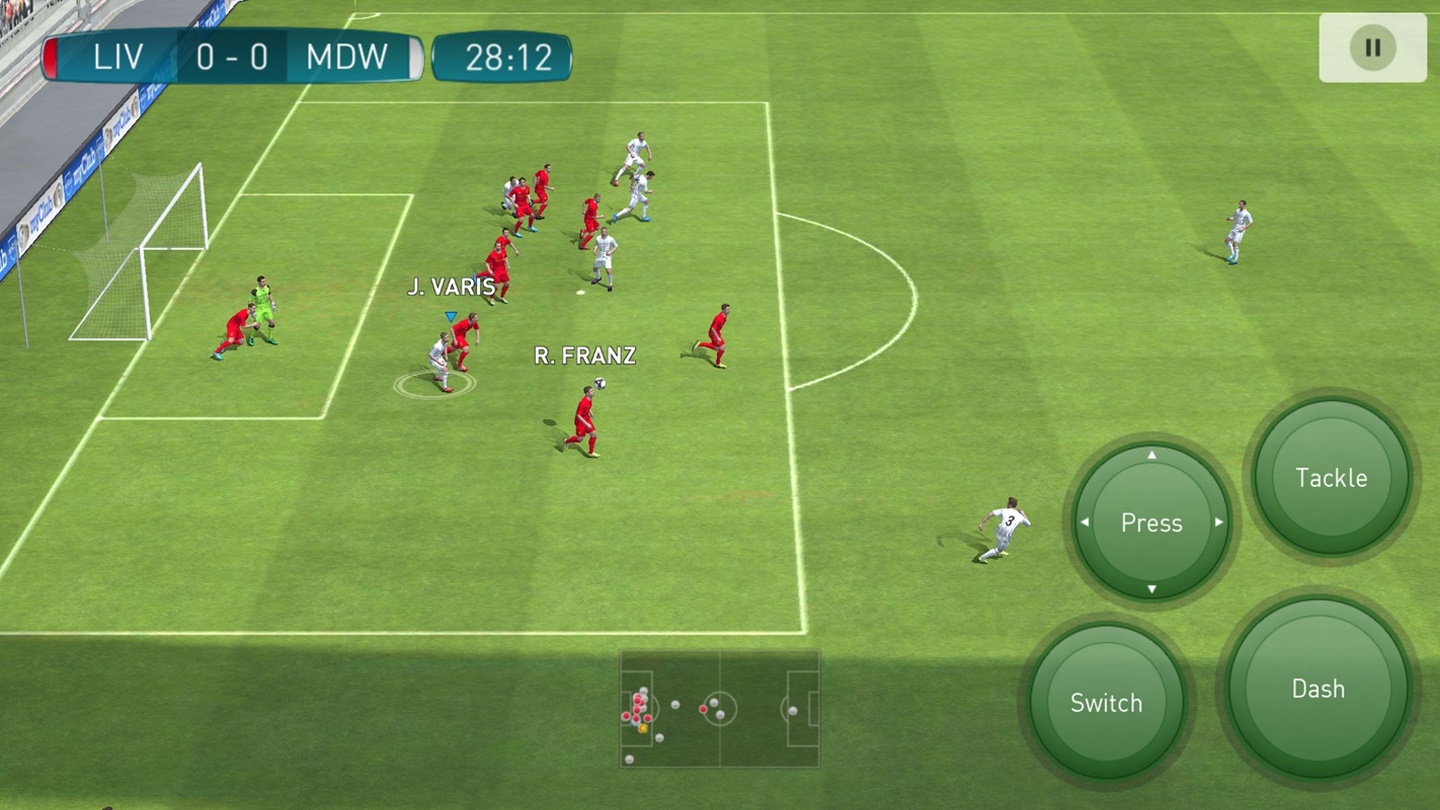Tap the Dash button
Viewport: 1440px width, 810px height.
[x=1317, y=688]
